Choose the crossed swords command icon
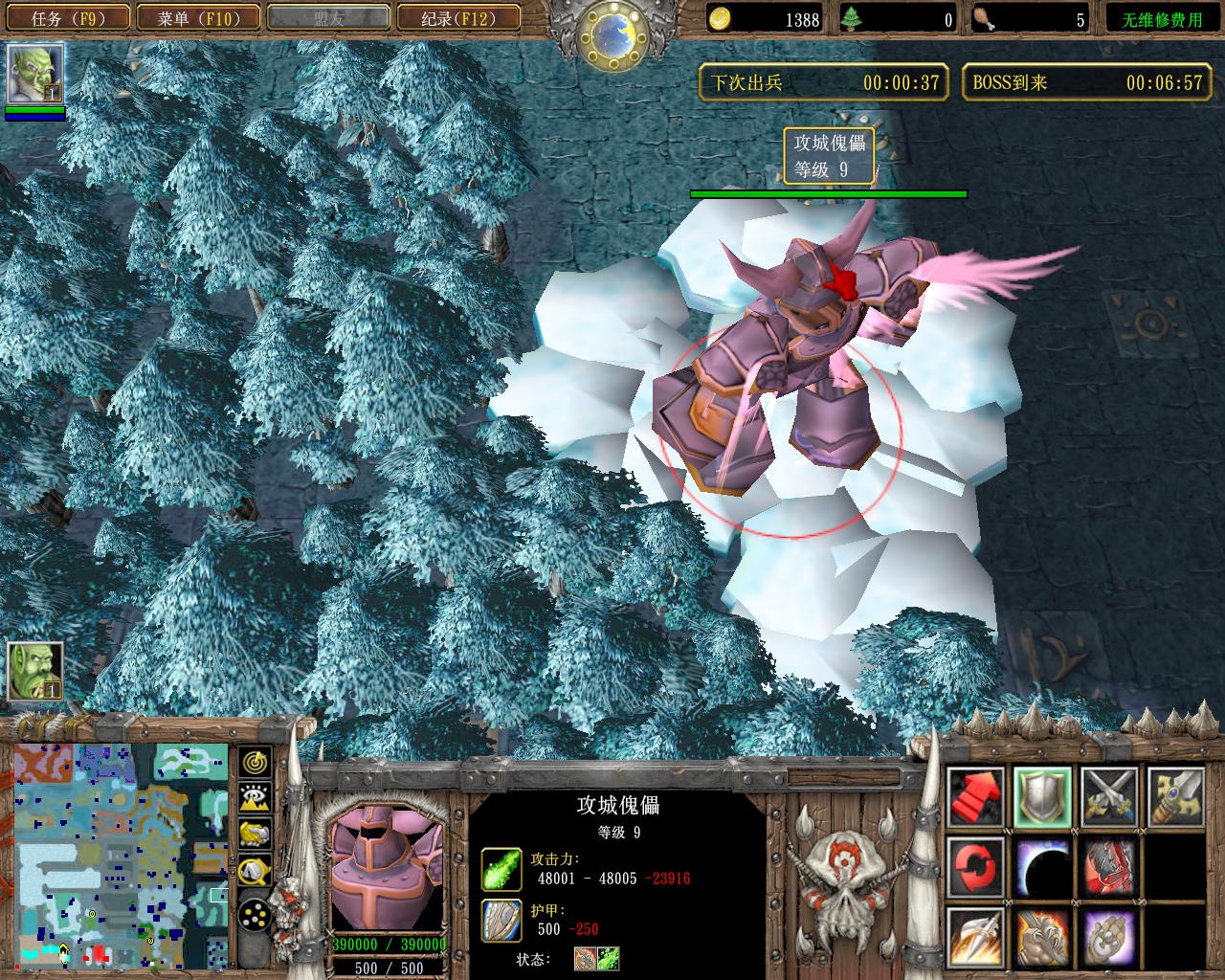 click(x=1109, y=796)
